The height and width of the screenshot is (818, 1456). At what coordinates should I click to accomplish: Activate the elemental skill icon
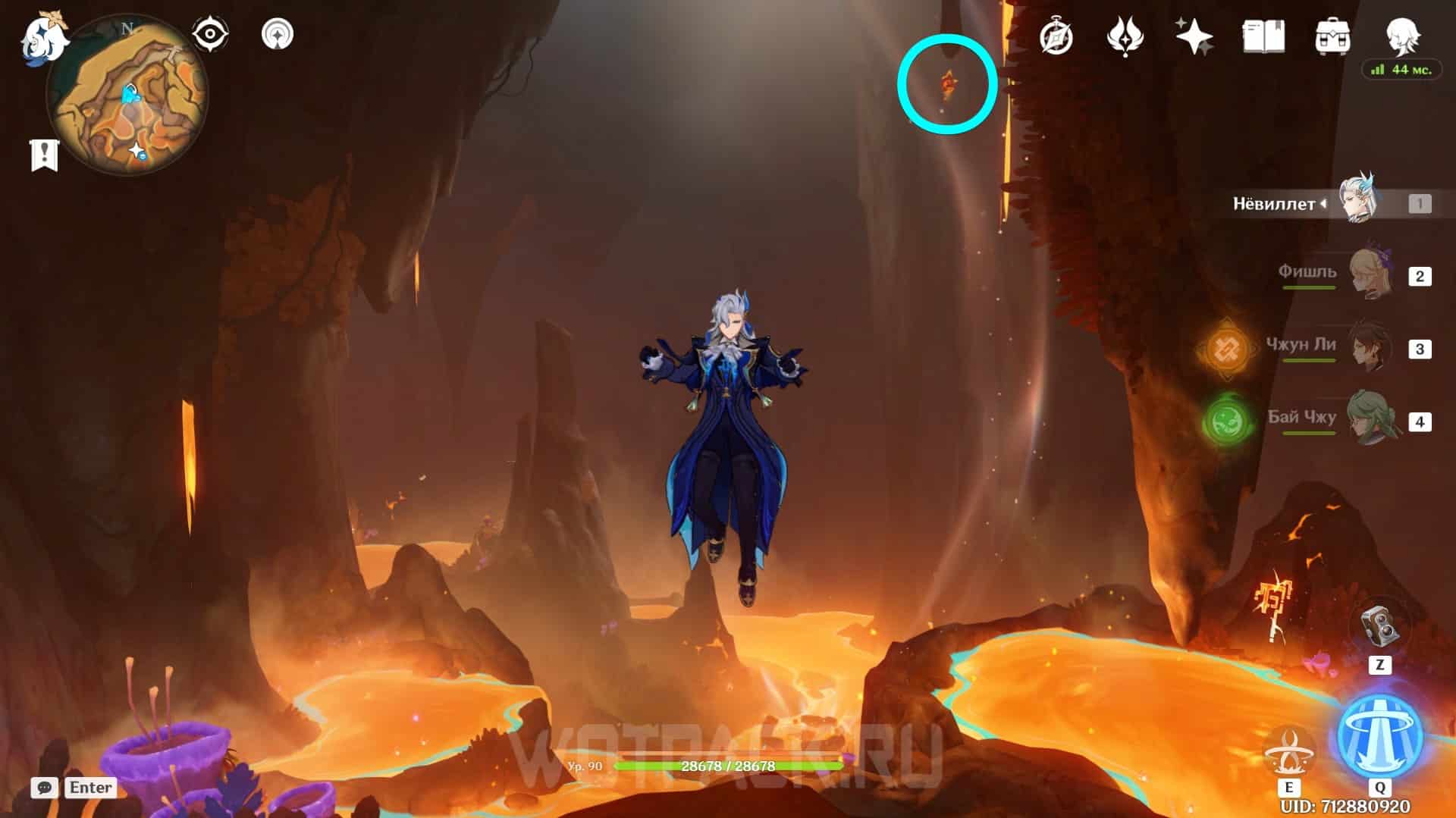[x=1288, y=747]
